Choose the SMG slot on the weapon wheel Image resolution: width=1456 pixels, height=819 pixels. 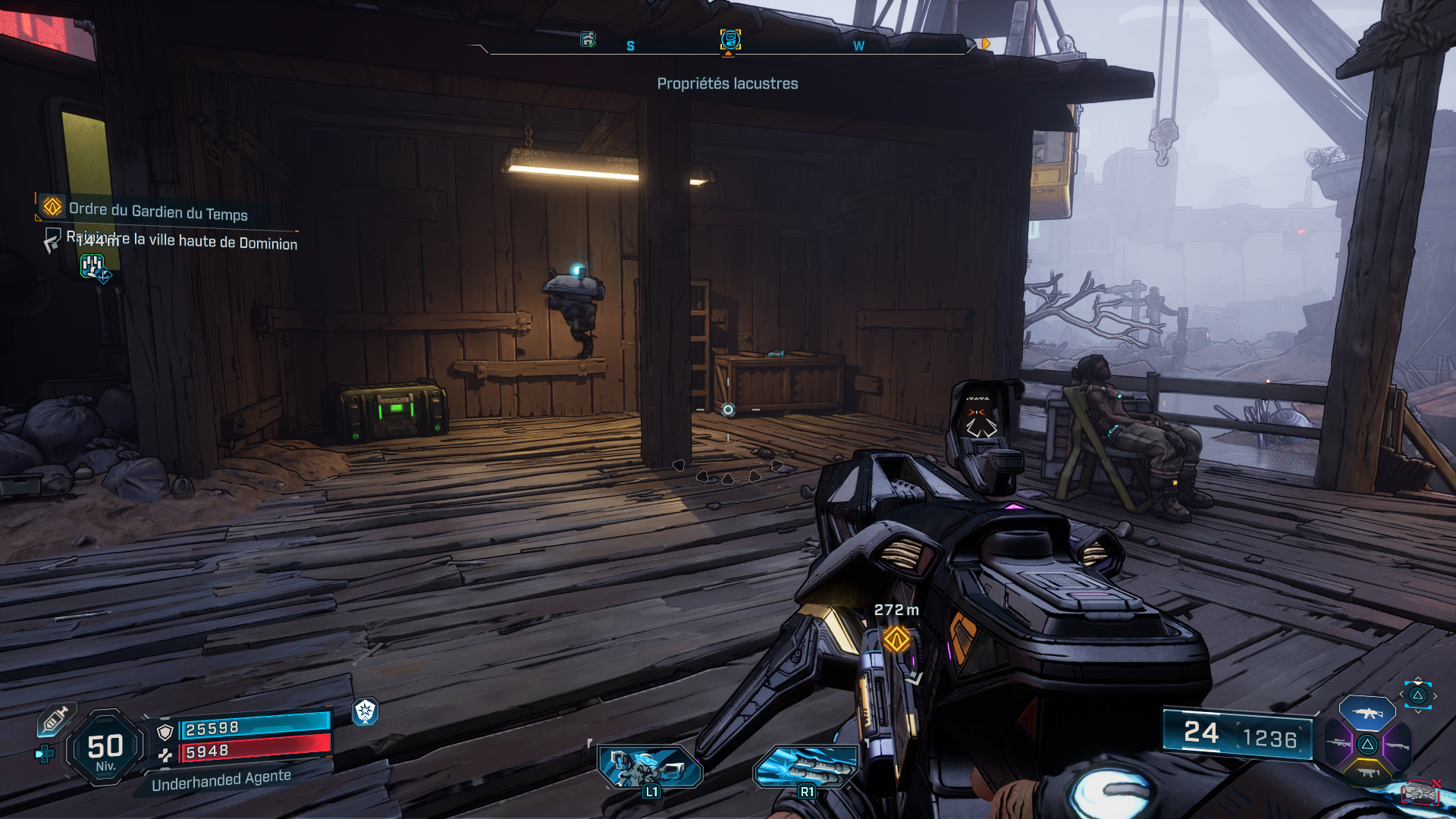point(1367,772)
